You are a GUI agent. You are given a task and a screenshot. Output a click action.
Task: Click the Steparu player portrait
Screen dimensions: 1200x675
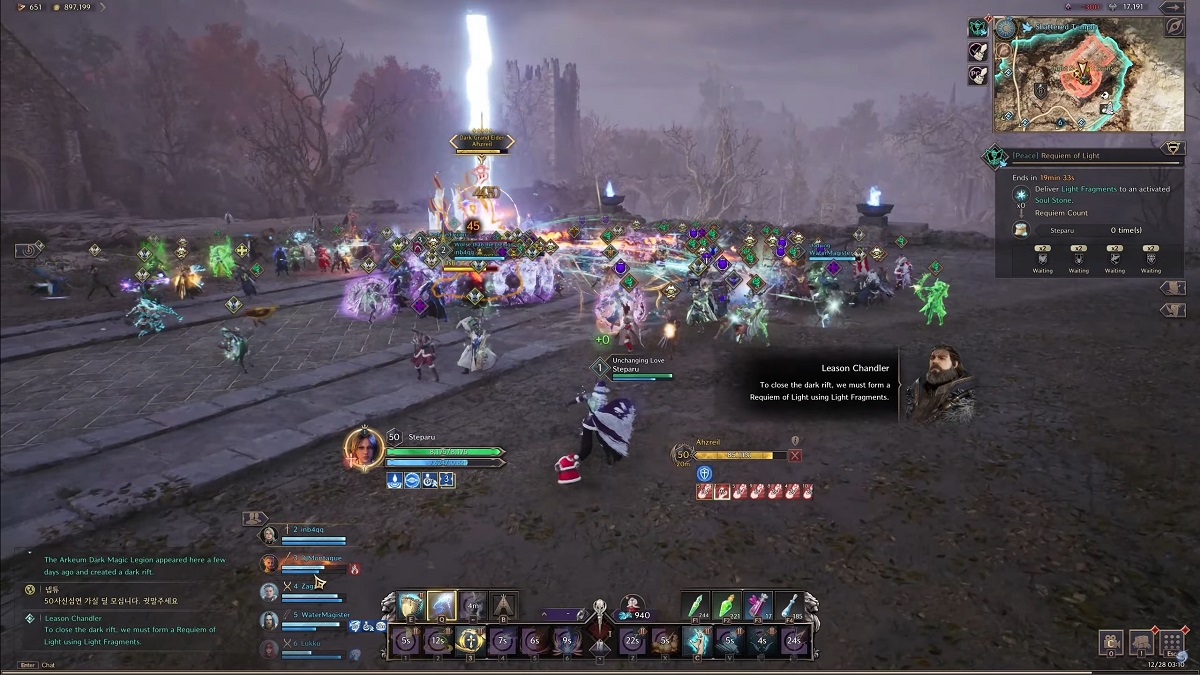pos(364,449)
